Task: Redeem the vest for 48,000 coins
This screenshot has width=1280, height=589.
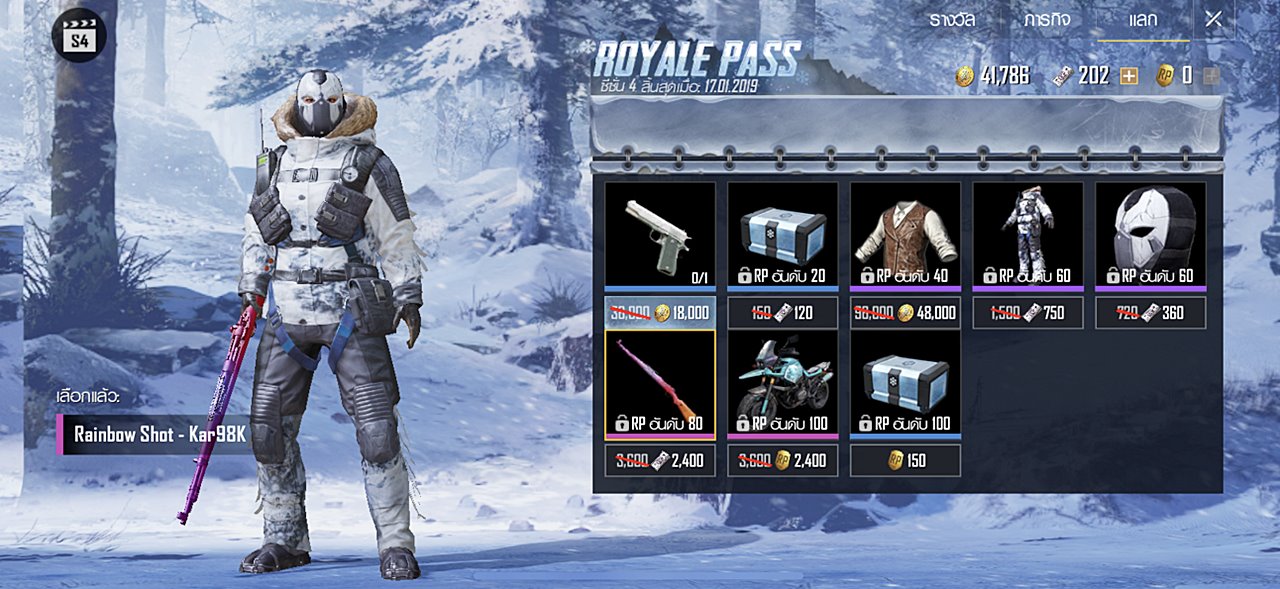Action: 905,313
